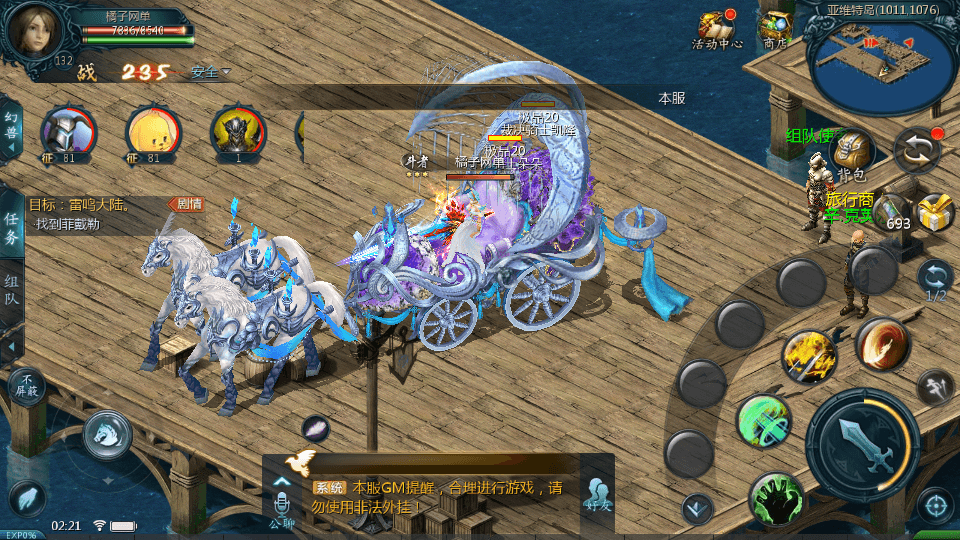Open the 背包 backpack
This screenshot has height=540, width=960.
click(851, 154)
